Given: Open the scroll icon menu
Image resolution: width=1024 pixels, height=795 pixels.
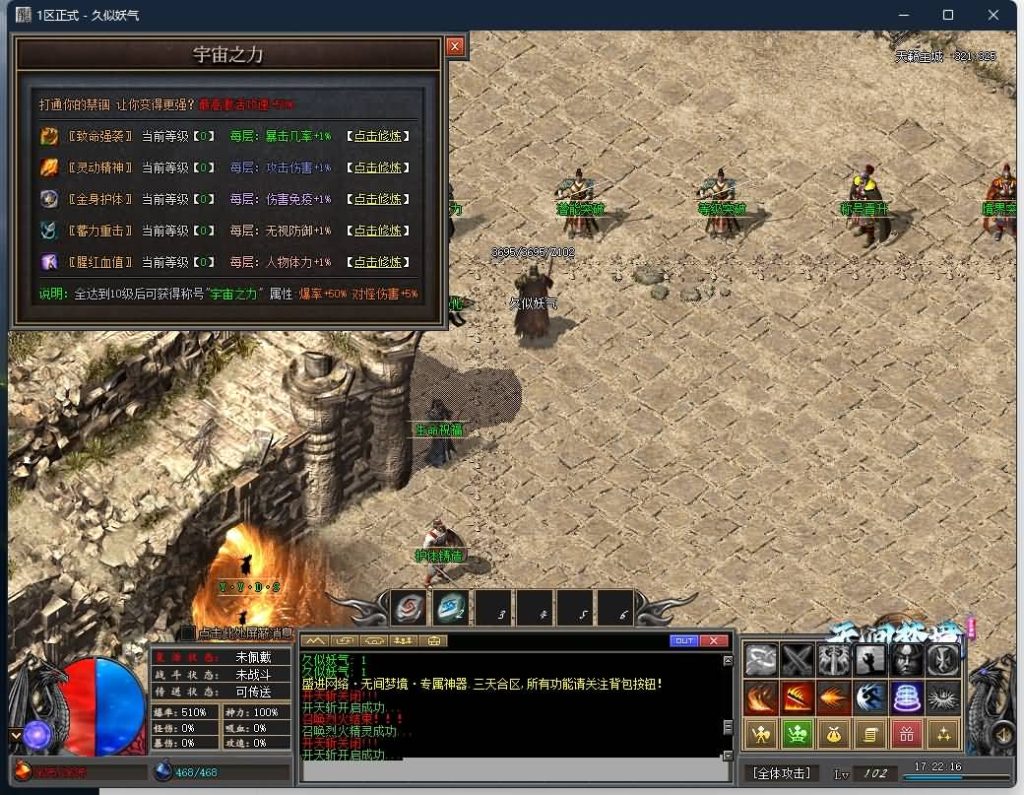Looking at the screenshot, I should pyautogui.click(x=870, y=735).
